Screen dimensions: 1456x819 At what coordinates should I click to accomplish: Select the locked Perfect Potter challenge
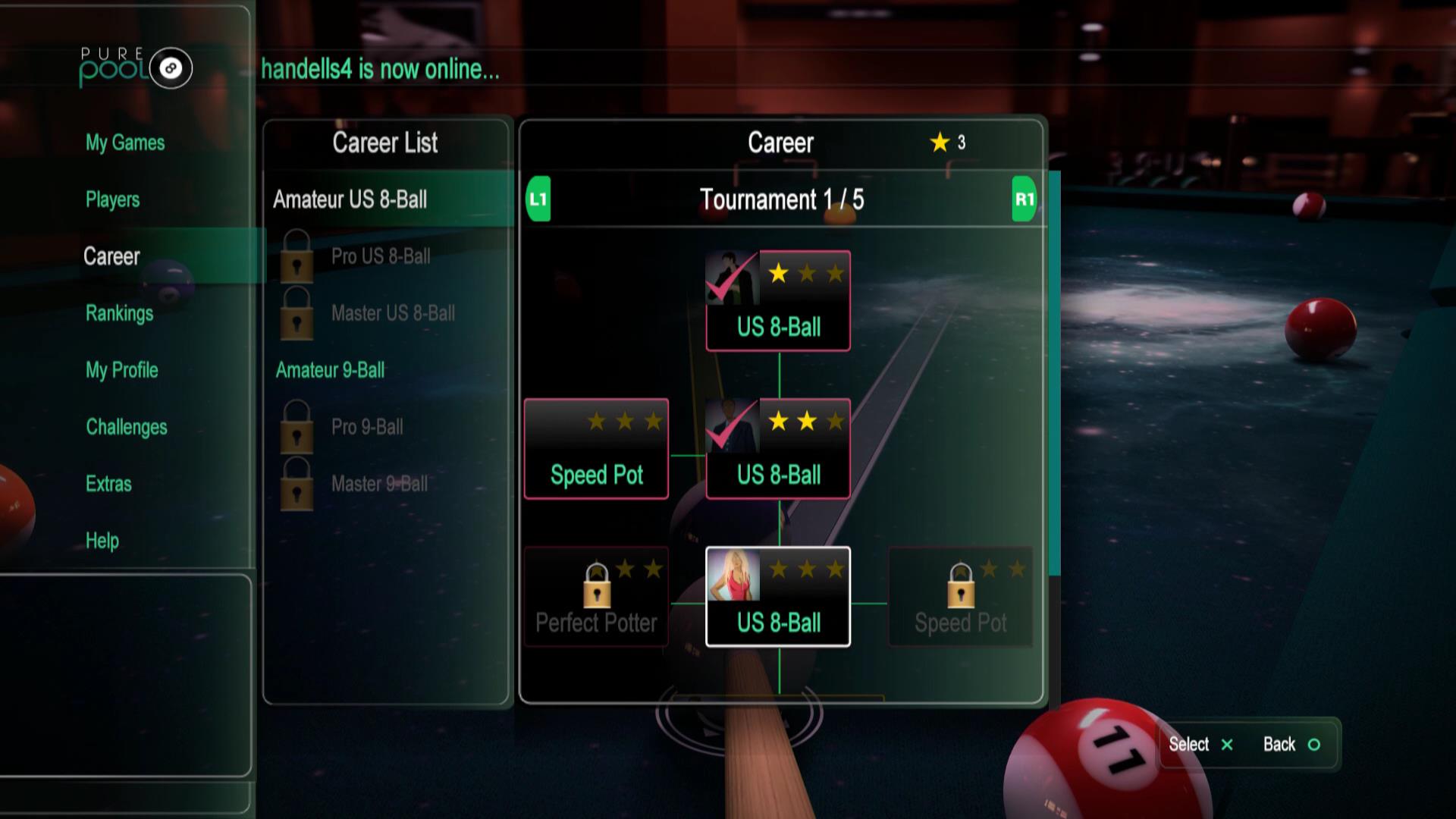click(x=596, y=597)
